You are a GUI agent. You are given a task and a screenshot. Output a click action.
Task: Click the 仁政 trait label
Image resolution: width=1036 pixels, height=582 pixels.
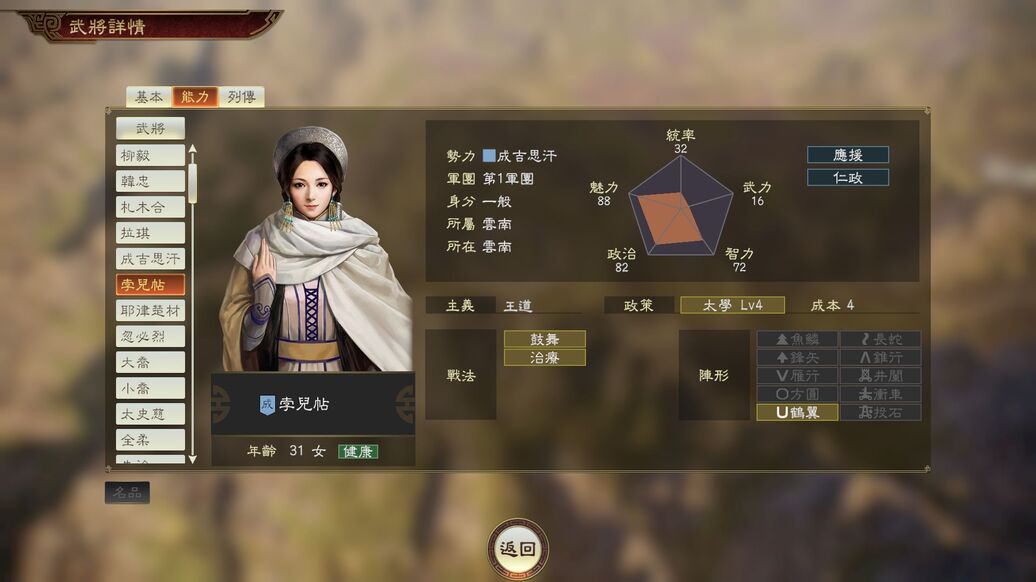click(x=848, y=177)
